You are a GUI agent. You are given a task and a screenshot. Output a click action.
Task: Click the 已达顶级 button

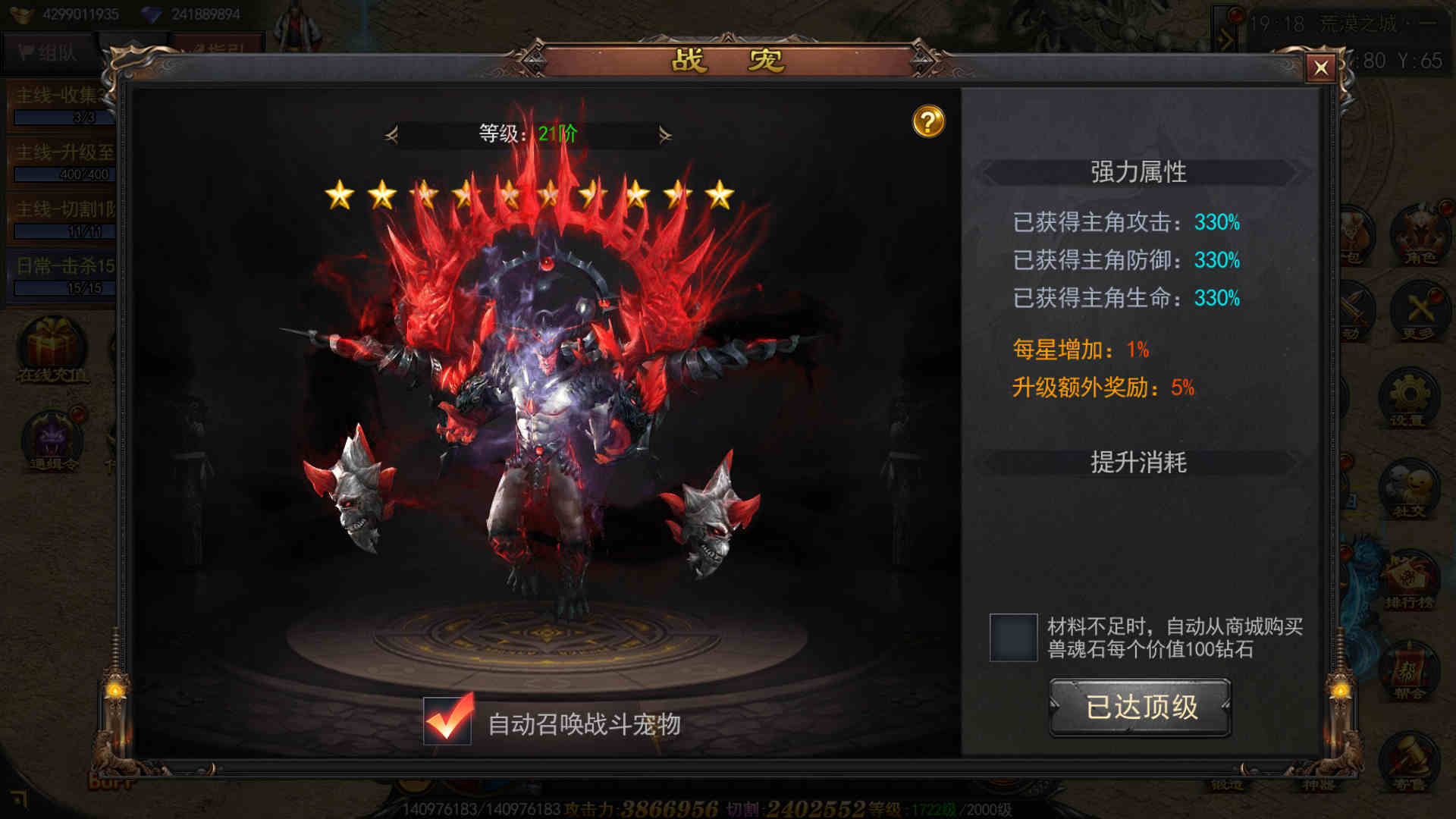[x=1140, y=707]
